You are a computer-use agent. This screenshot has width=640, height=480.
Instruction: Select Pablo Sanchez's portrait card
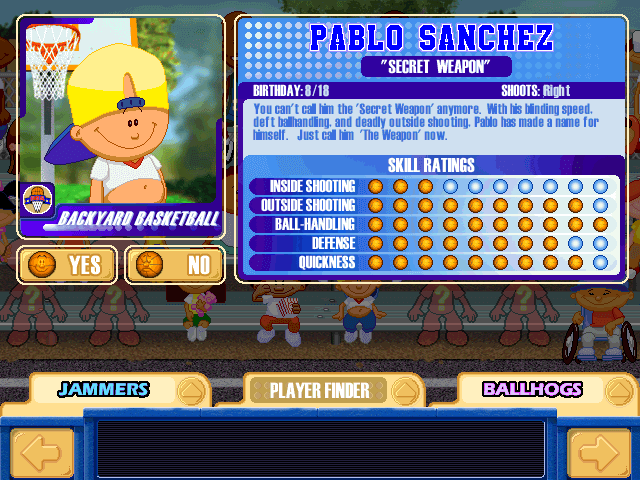tap(120, 125)
